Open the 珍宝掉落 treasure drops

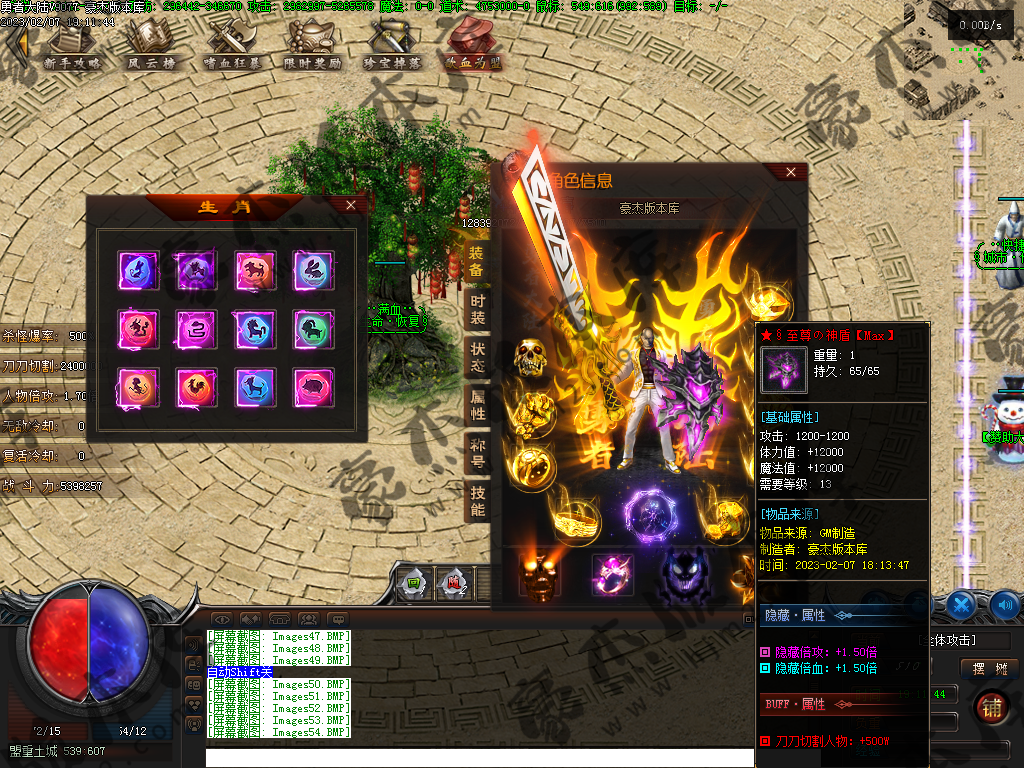click(393, 47)
